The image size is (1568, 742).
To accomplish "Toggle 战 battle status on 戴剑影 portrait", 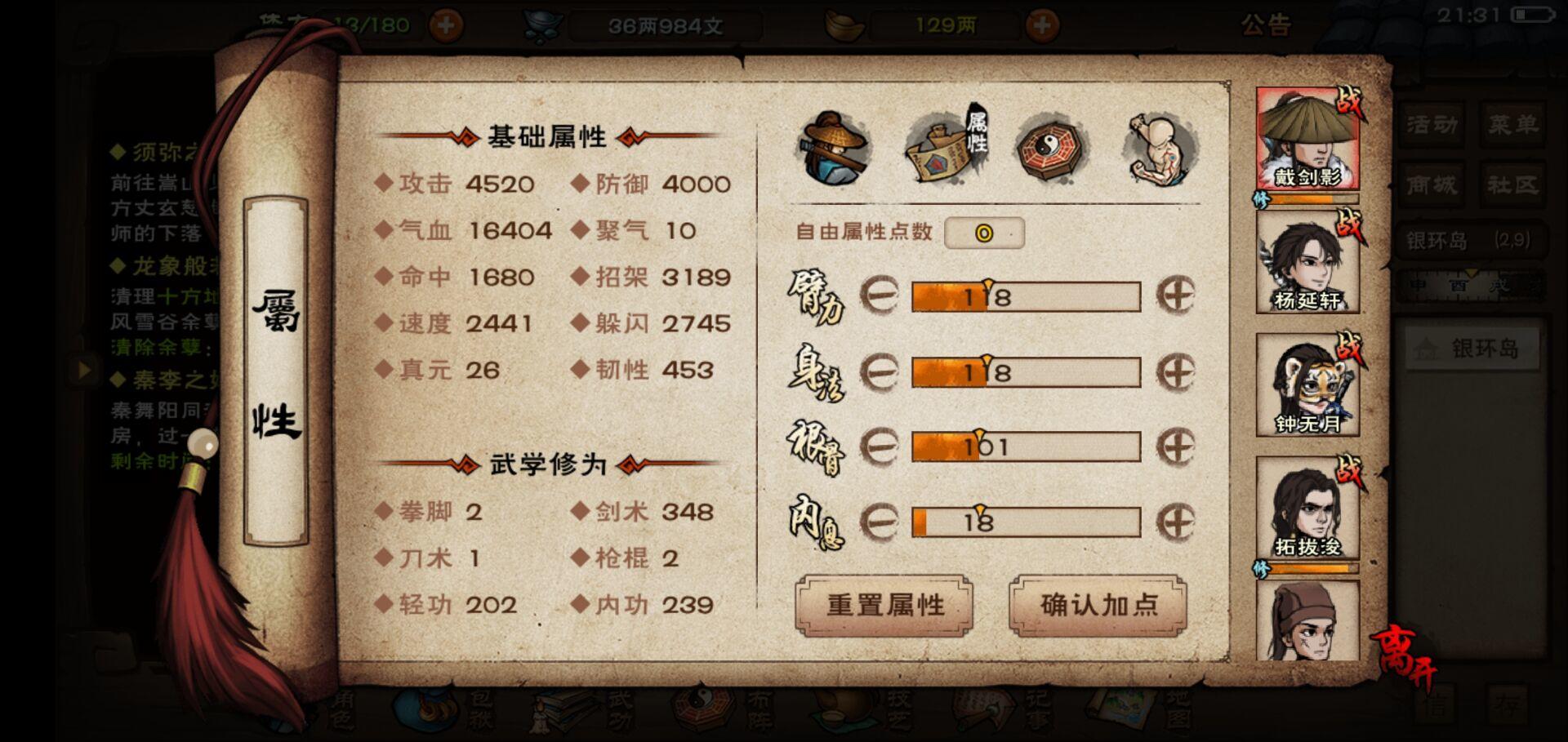I will (1351, 102).
